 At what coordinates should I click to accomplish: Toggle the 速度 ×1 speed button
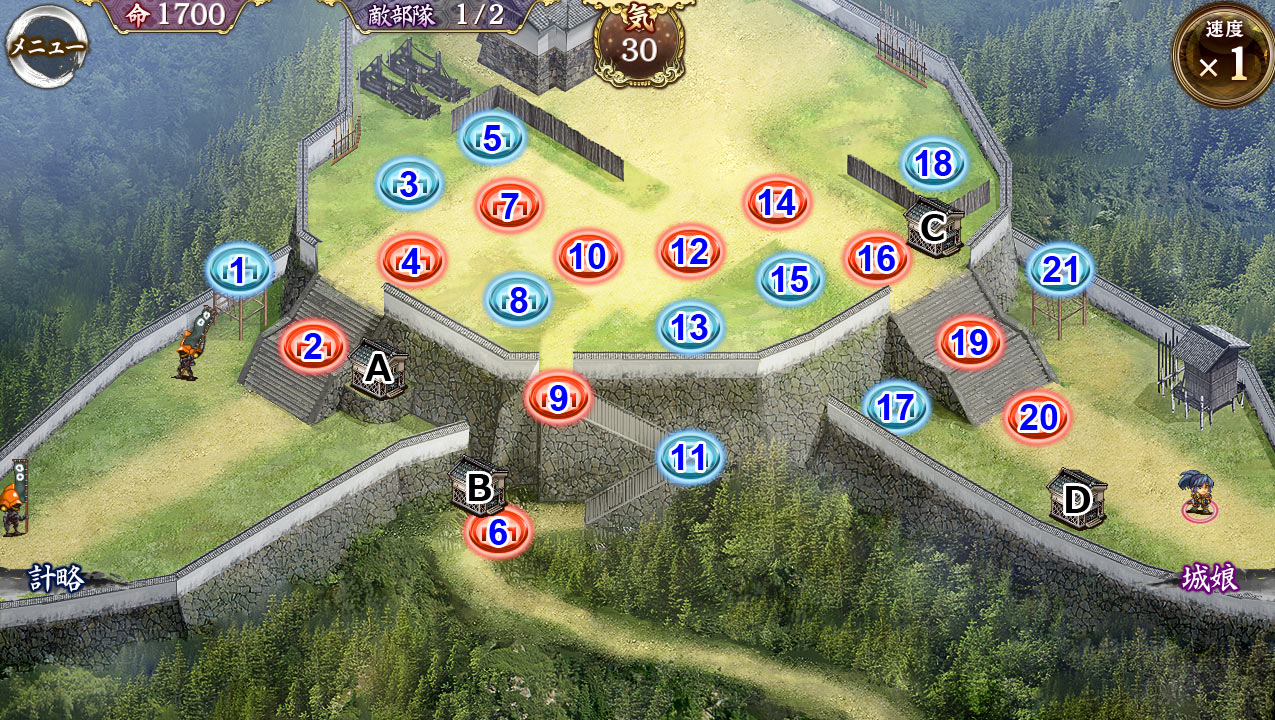pos(1223,57)
